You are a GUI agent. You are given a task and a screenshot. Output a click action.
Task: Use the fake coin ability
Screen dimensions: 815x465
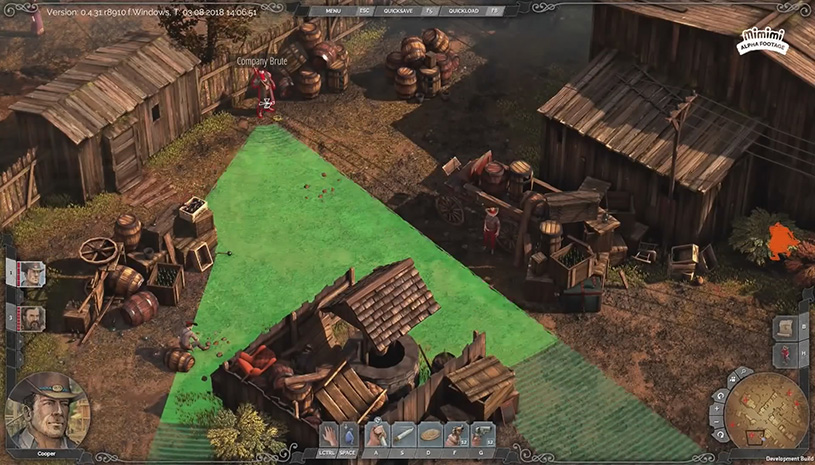(430, 434)
